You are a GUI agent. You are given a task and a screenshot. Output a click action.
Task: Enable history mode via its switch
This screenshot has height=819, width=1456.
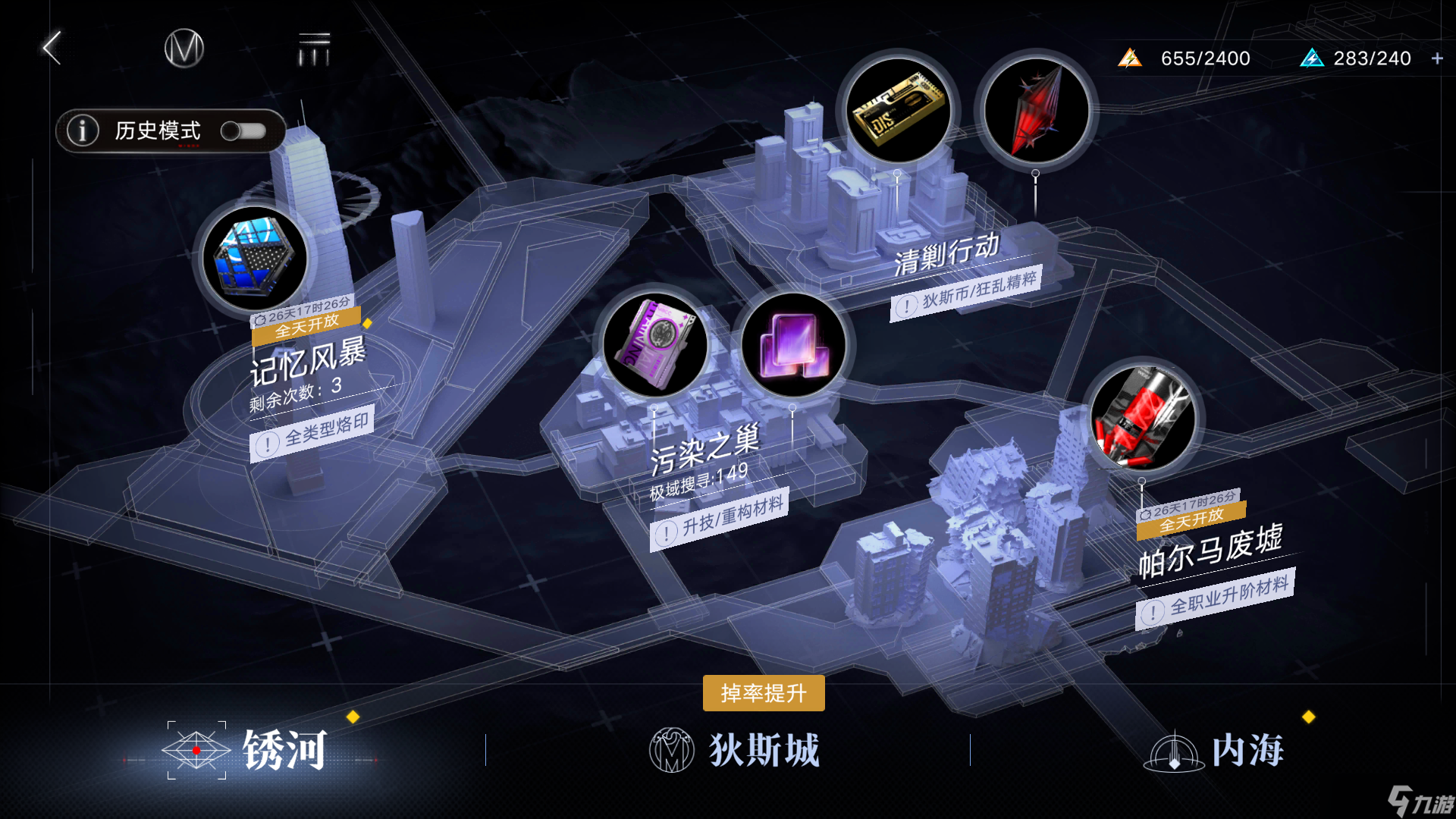click(x=244, y=130)
